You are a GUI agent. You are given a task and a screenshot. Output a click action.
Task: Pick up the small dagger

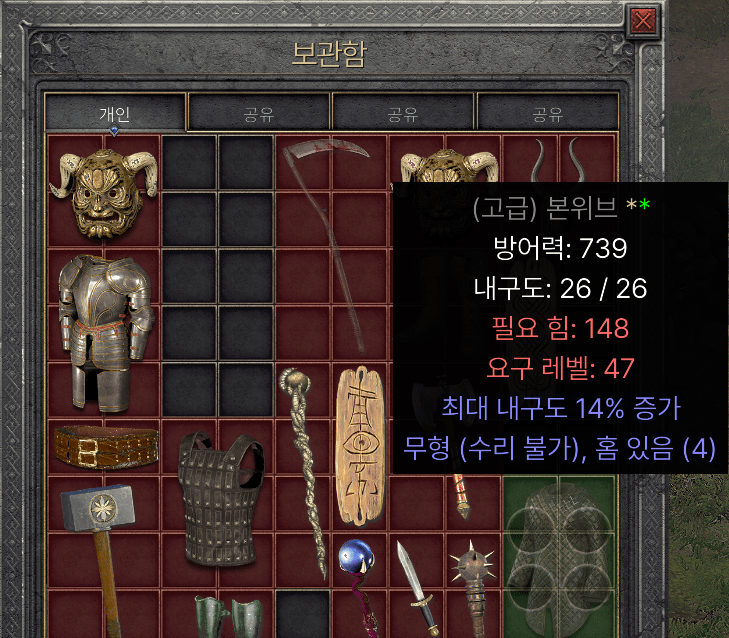(414, 587)
